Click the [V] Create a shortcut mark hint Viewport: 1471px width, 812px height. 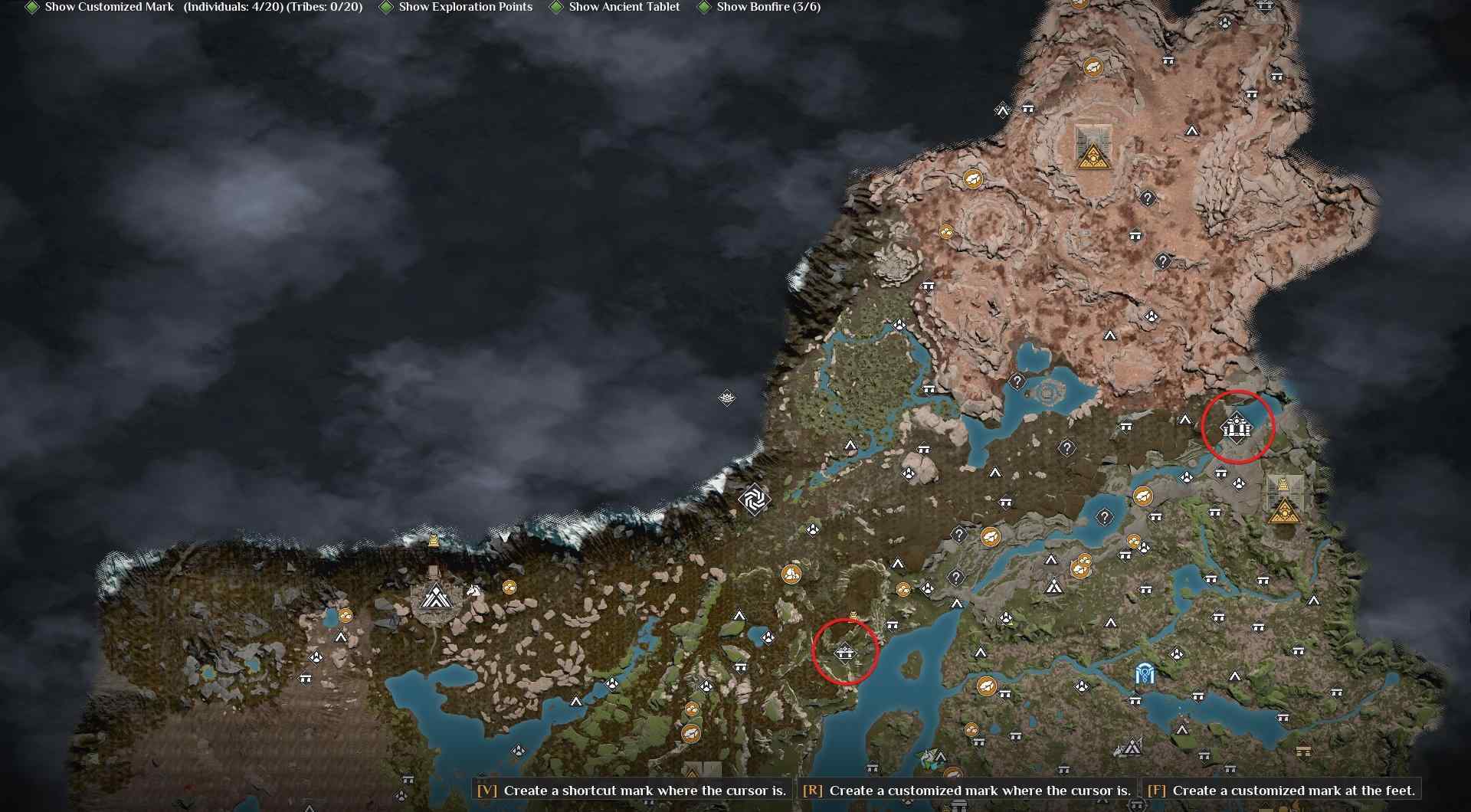pos(631,791)
